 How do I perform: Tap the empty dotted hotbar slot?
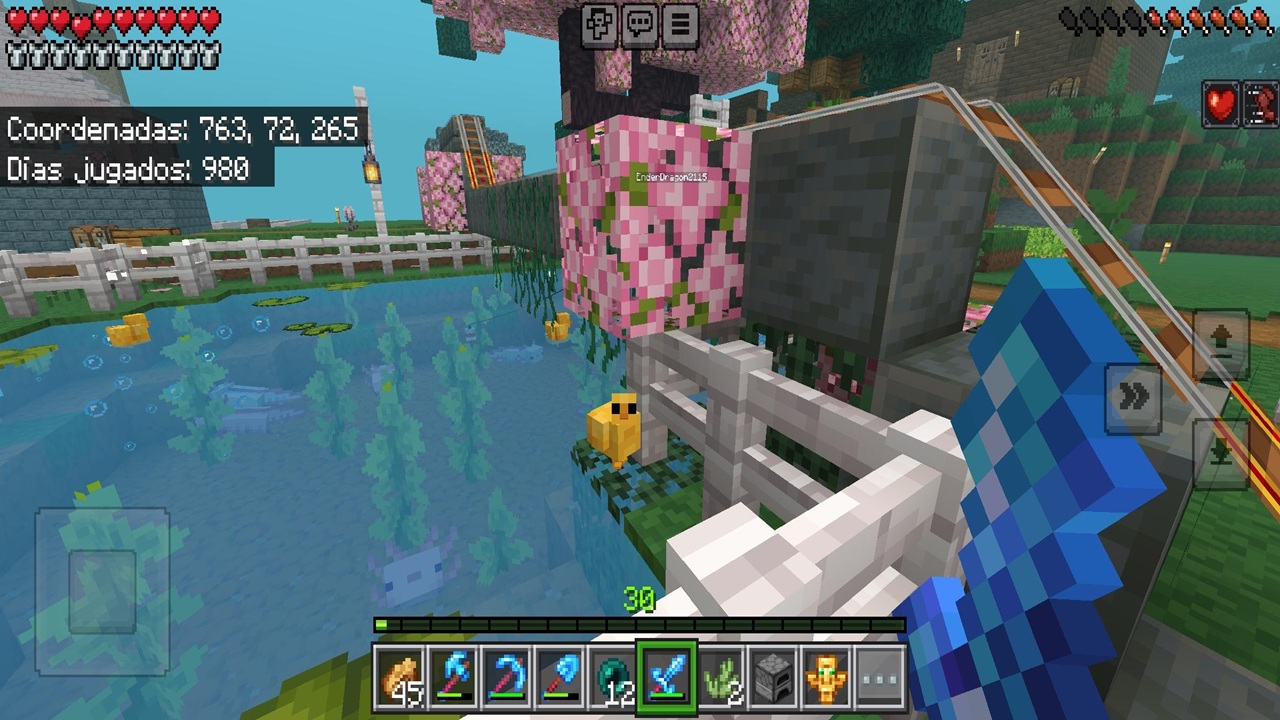[x=882, y=672]
